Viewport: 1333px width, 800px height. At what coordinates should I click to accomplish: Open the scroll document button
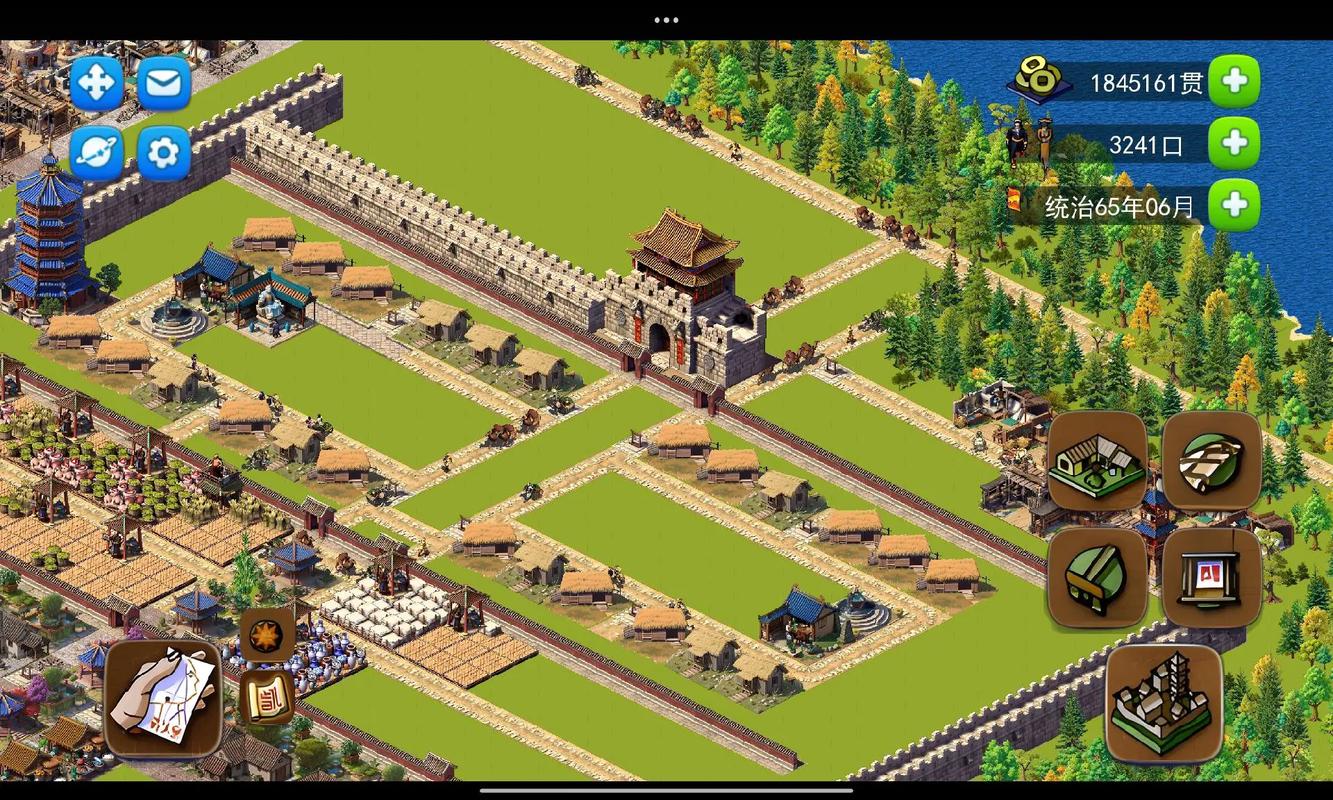(266, 697)
